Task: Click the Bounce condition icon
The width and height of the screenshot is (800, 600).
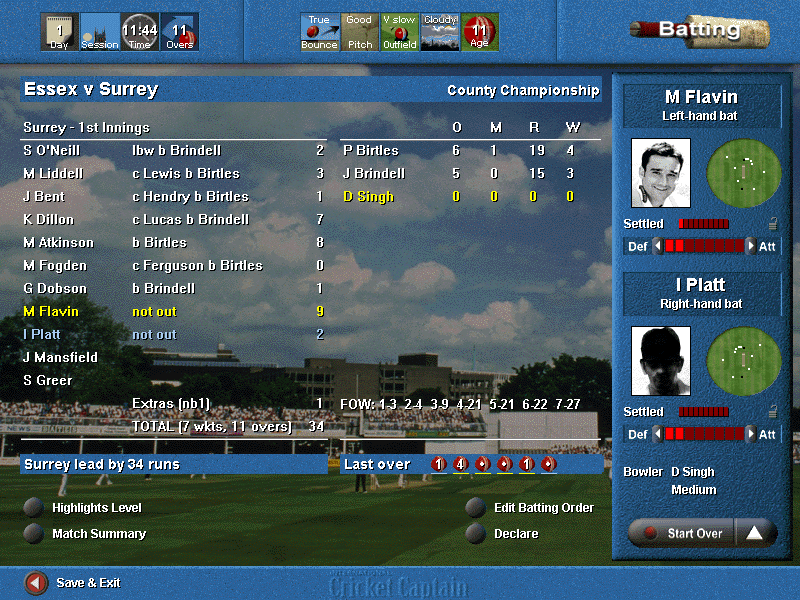Action: pyautogui.click(x=319, y=32)
